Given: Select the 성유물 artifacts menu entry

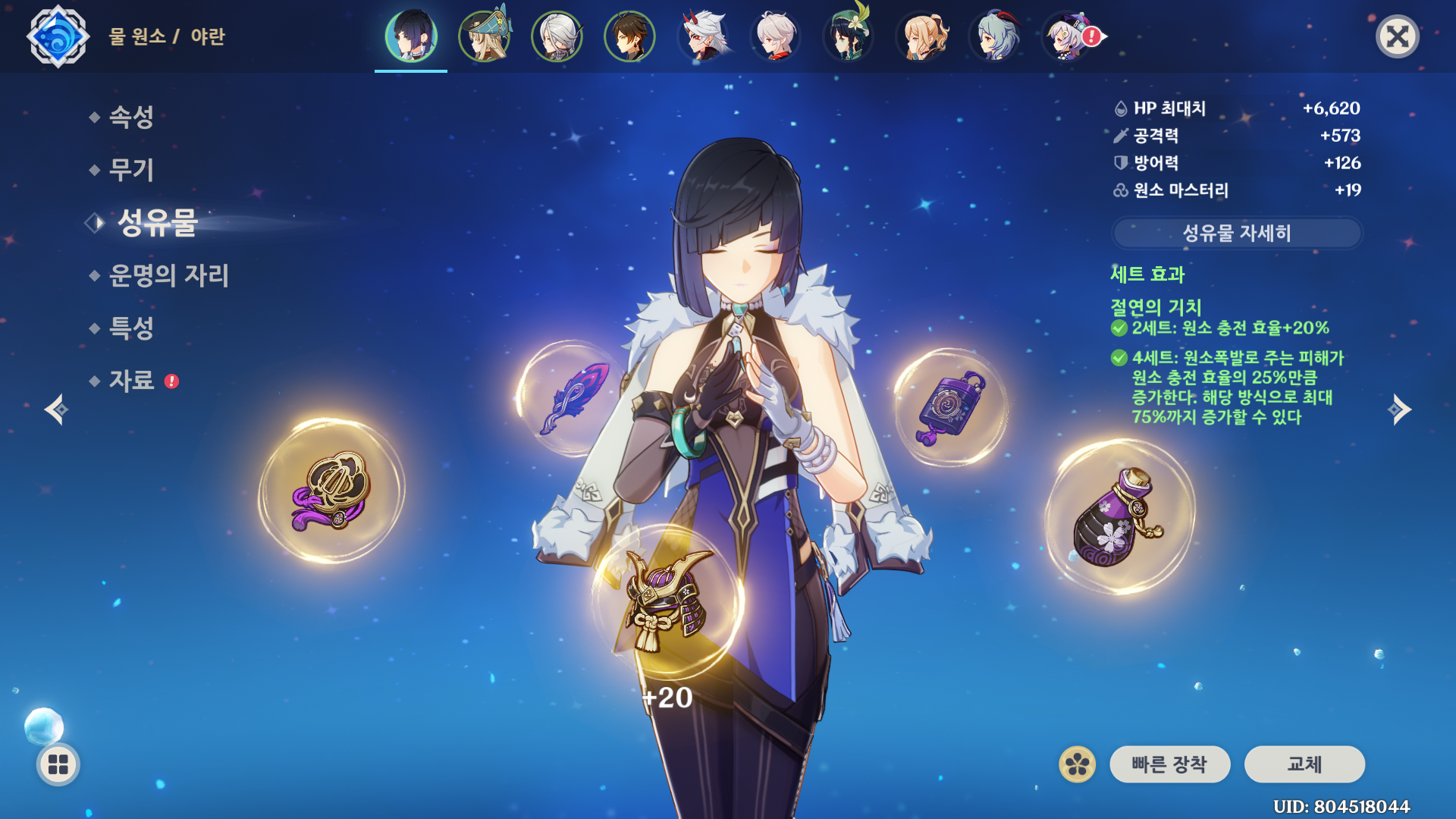Looking at the screenshot, I should [157, 223].
